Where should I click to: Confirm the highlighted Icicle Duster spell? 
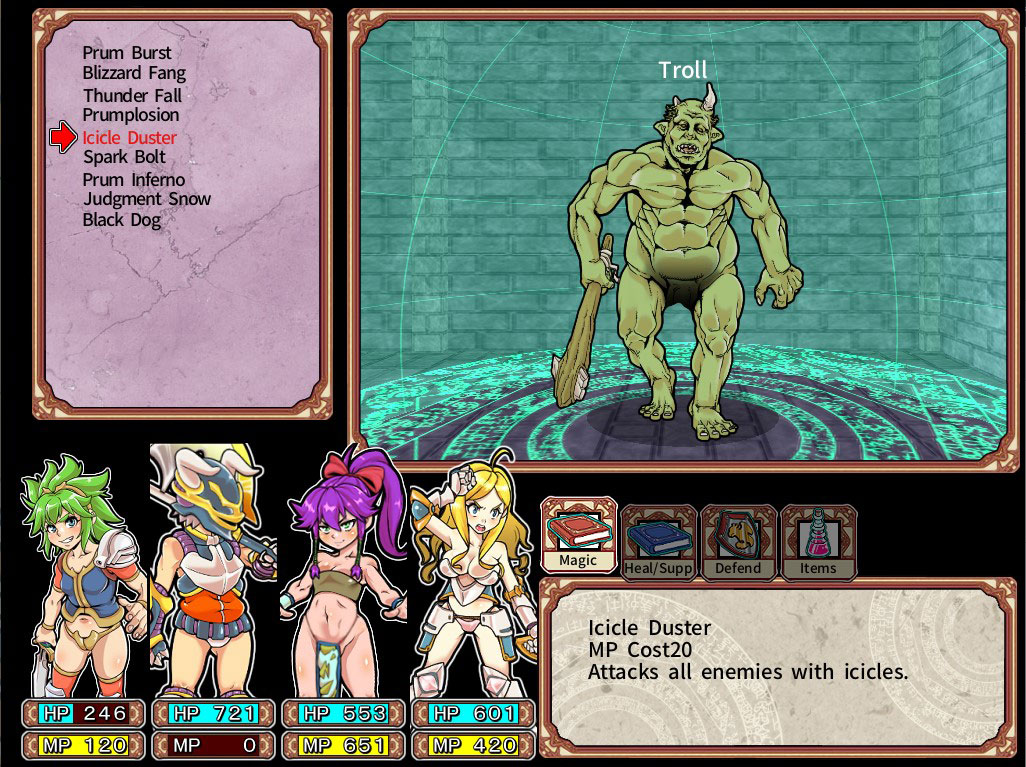[x=129, y=138]
